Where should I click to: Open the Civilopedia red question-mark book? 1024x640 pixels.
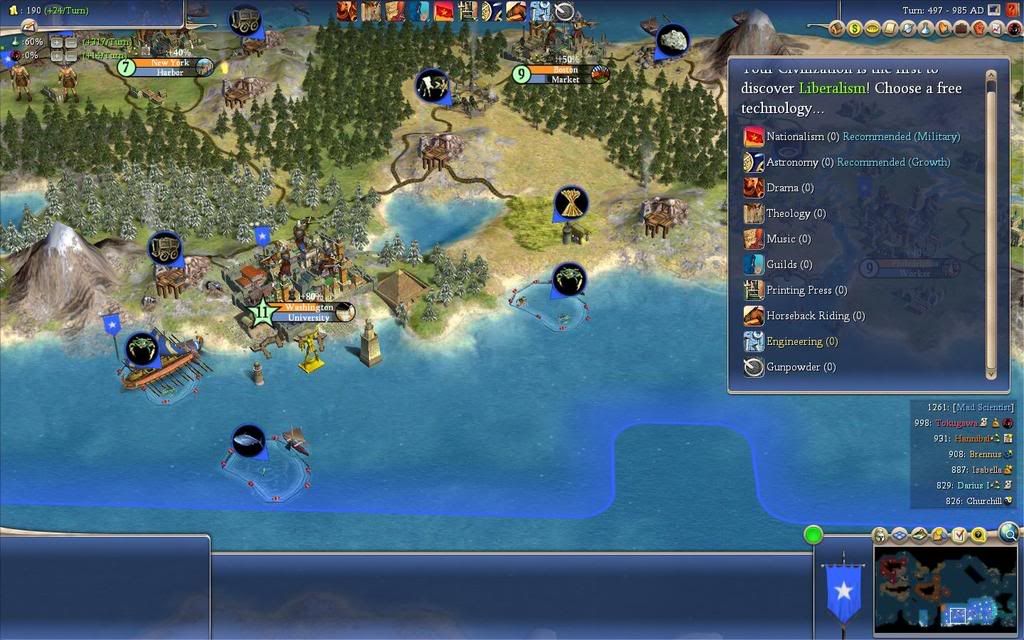pyautogui.click(x=1012, y=10)
